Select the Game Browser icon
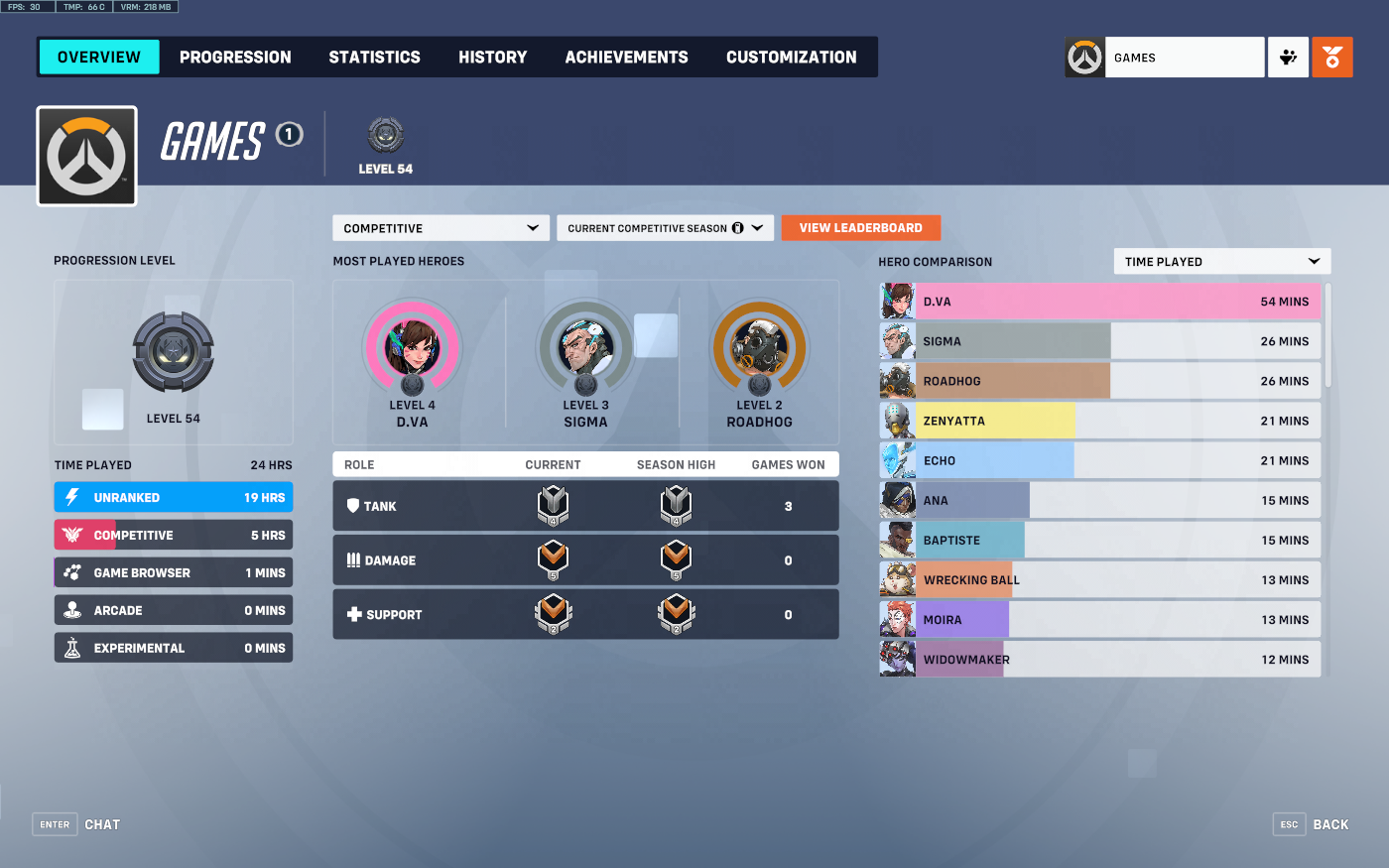 point(70,572)
